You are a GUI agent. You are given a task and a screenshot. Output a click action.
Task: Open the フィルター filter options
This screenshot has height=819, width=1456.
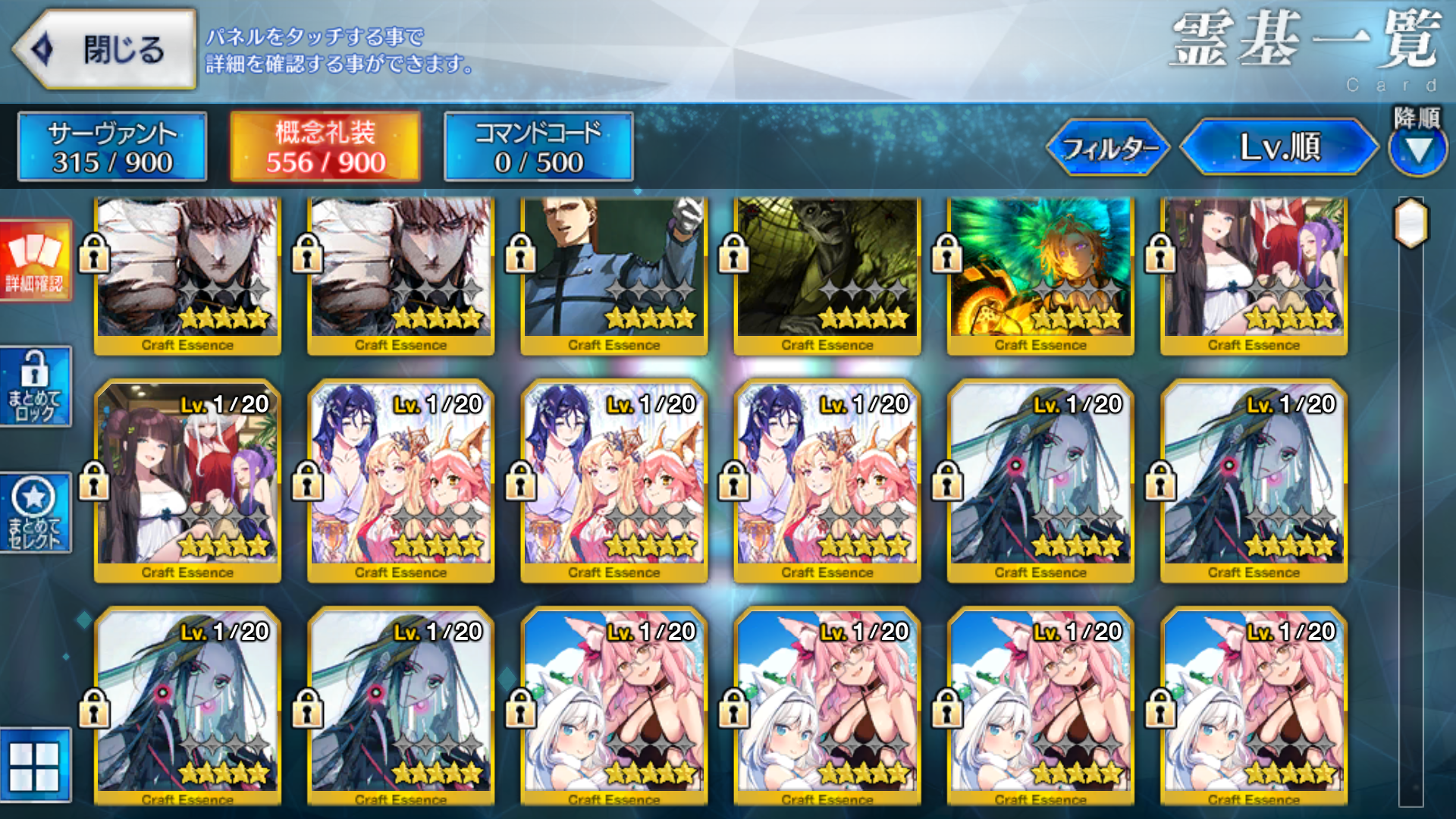[1108, 148]
